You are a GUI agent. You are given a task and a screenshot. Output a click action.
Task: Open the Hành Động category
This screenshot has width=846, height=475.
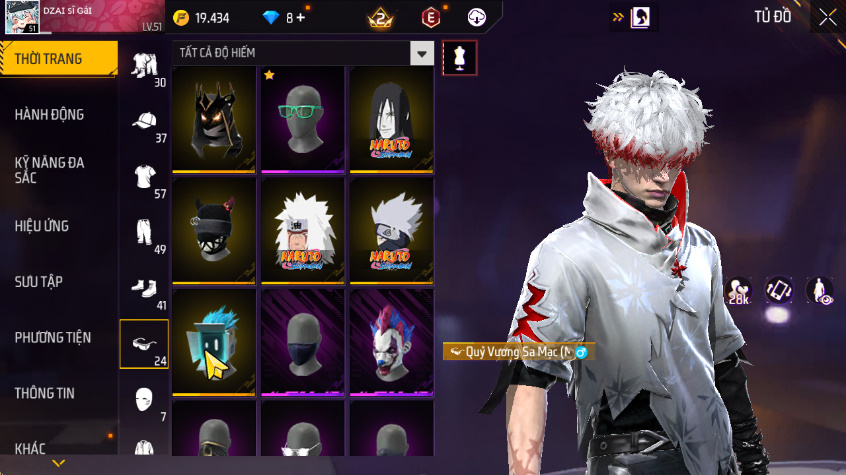[50, 115]
